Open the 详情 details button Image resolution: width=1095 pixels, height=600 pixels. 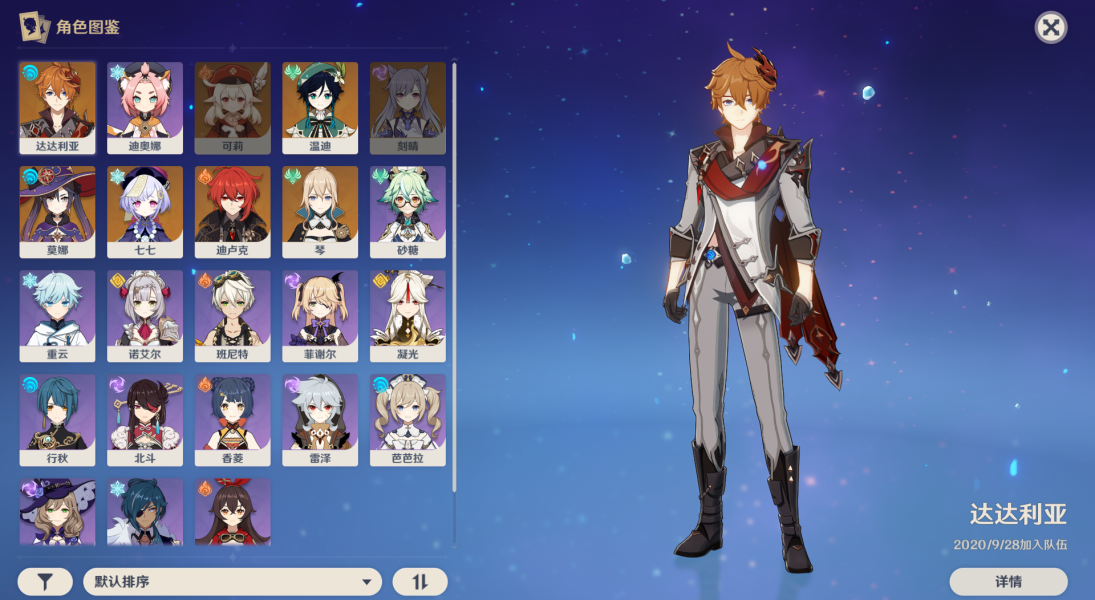(1008, 581)
